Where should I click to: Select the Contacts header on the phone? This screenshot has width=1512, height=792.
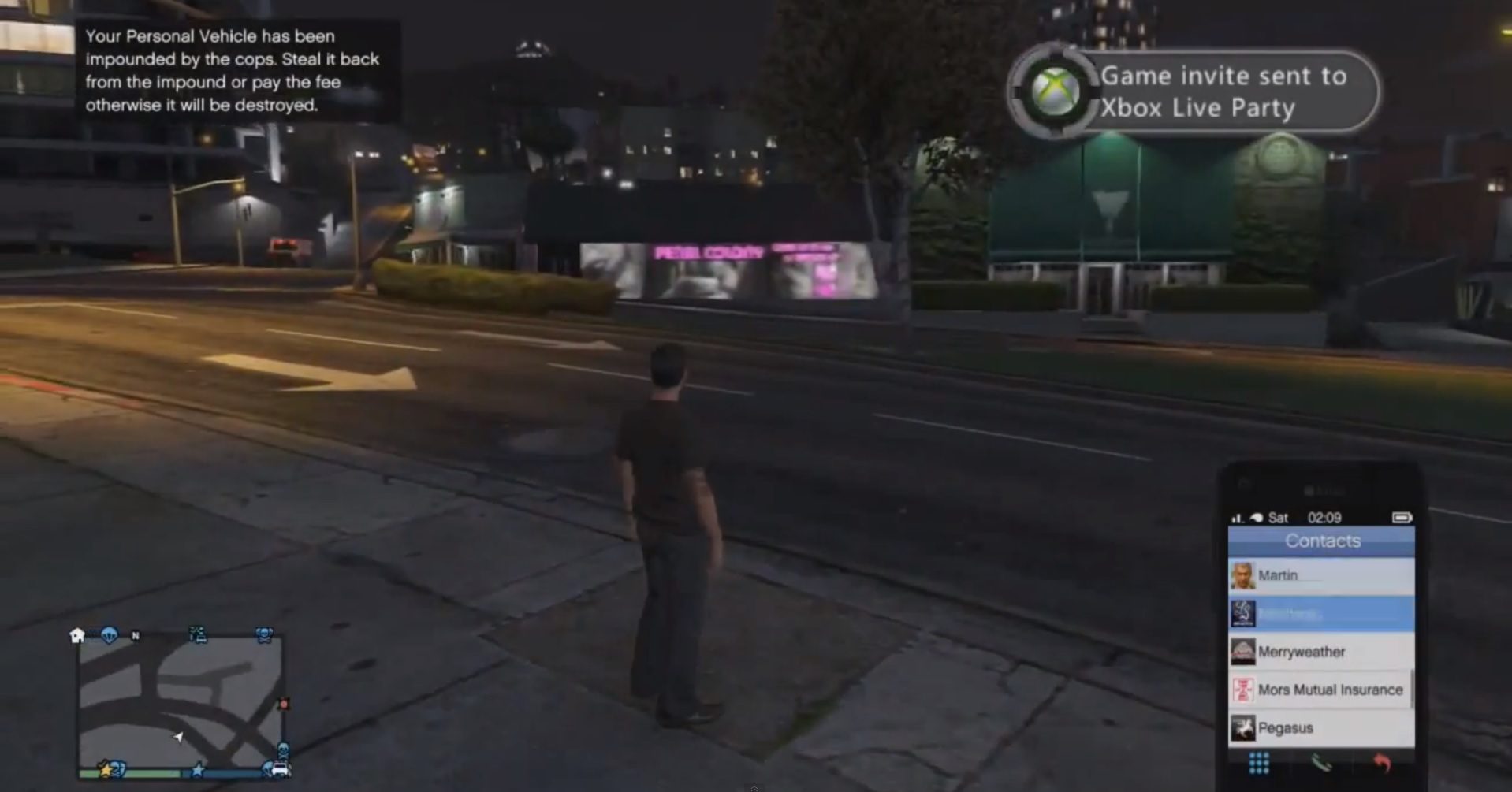point(1324,540)
